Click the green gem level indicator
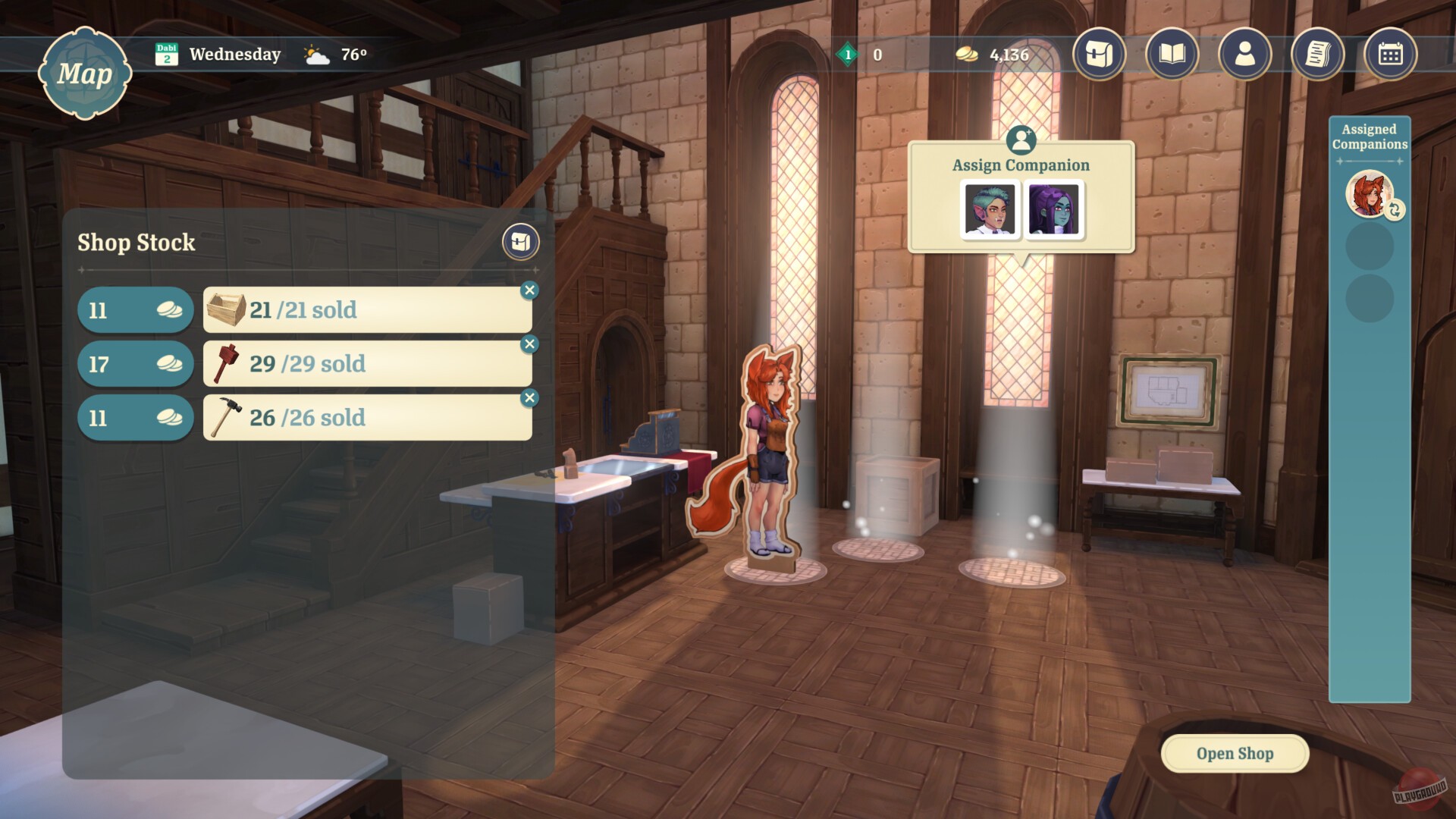 (x=847, y=54)
